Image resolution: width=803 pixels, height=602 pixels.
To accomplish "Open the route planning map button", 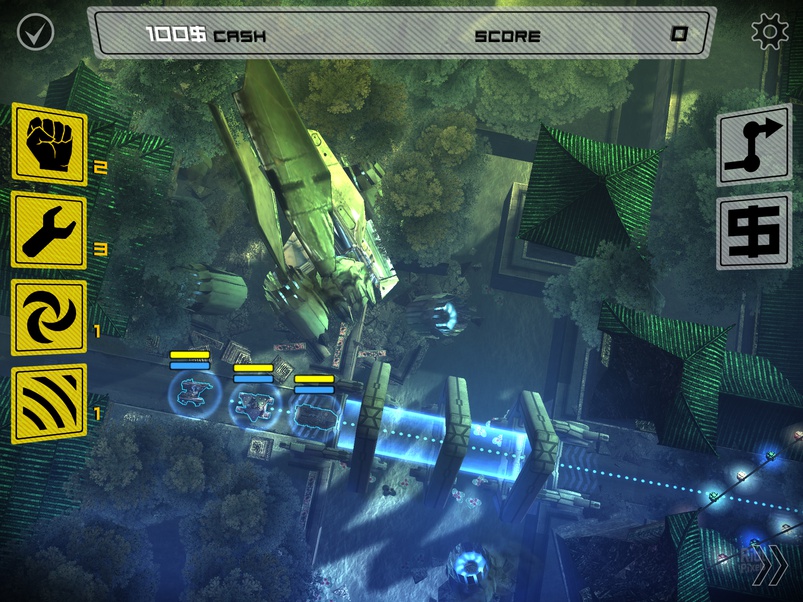I will click(x=753, y=146).
